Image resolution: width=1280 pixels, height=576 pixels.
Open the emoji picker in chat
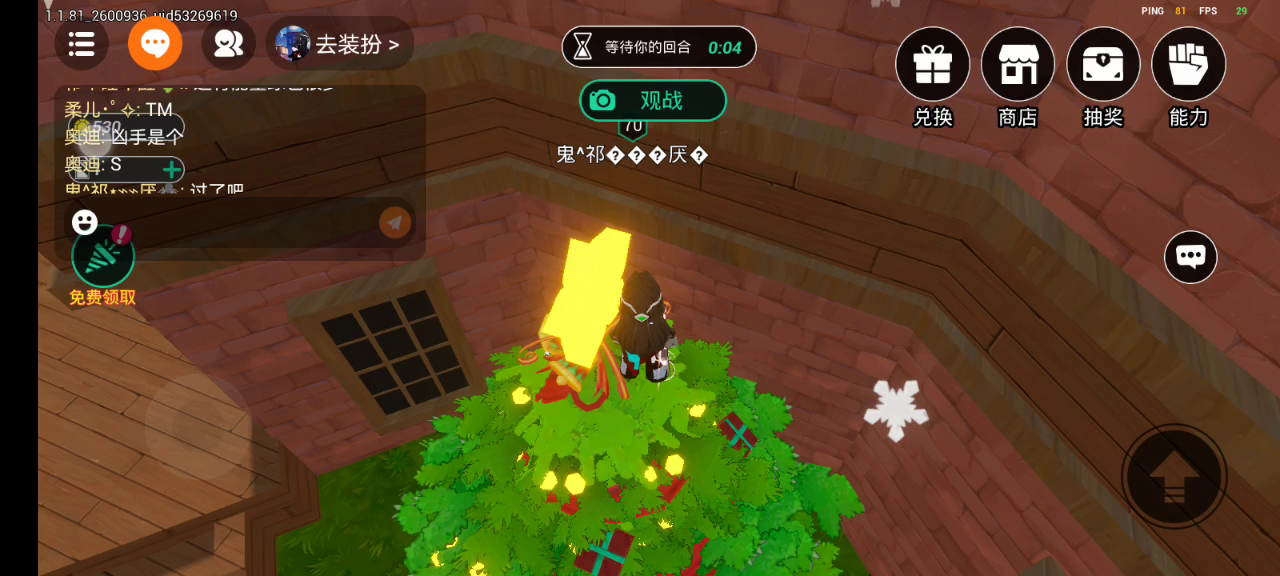(x=85, y=222)
